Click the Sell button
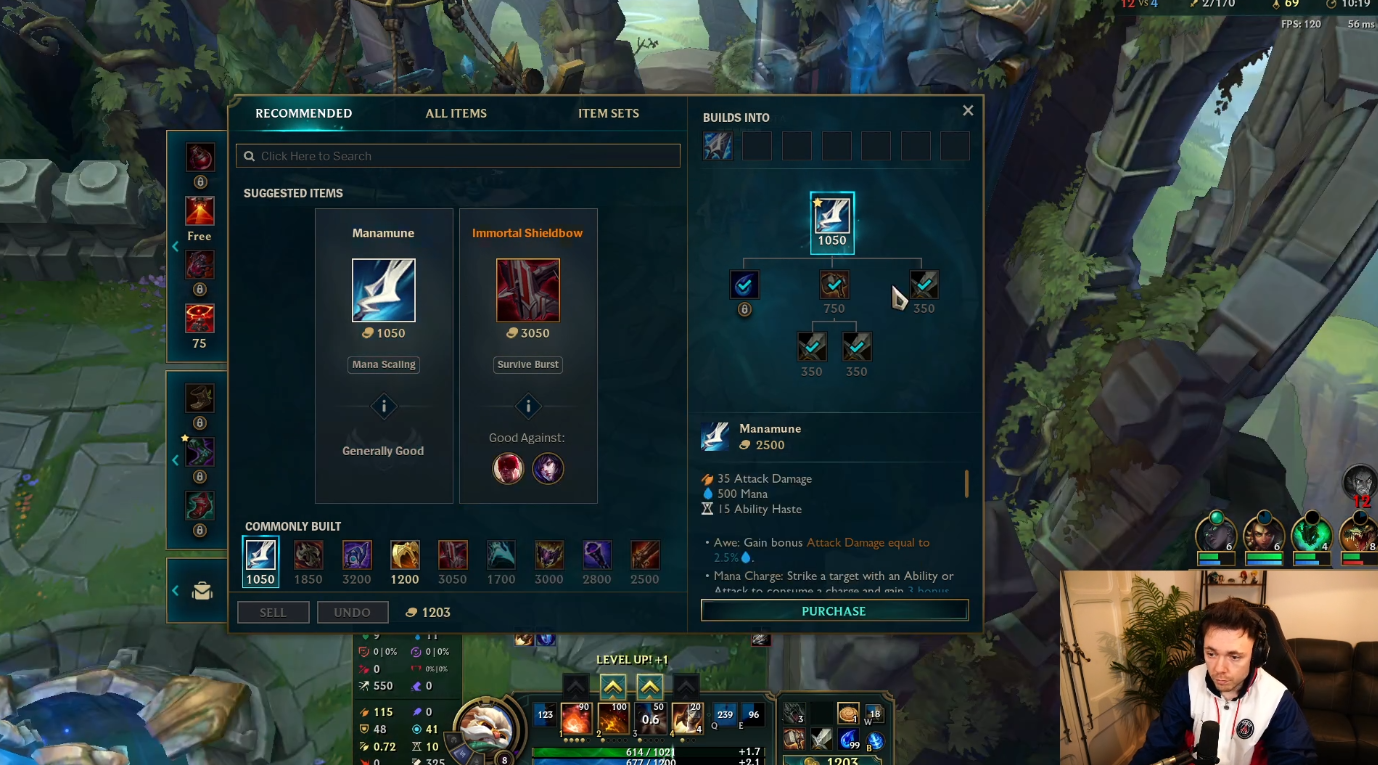Screen dimensions: 1378x765 273,612
